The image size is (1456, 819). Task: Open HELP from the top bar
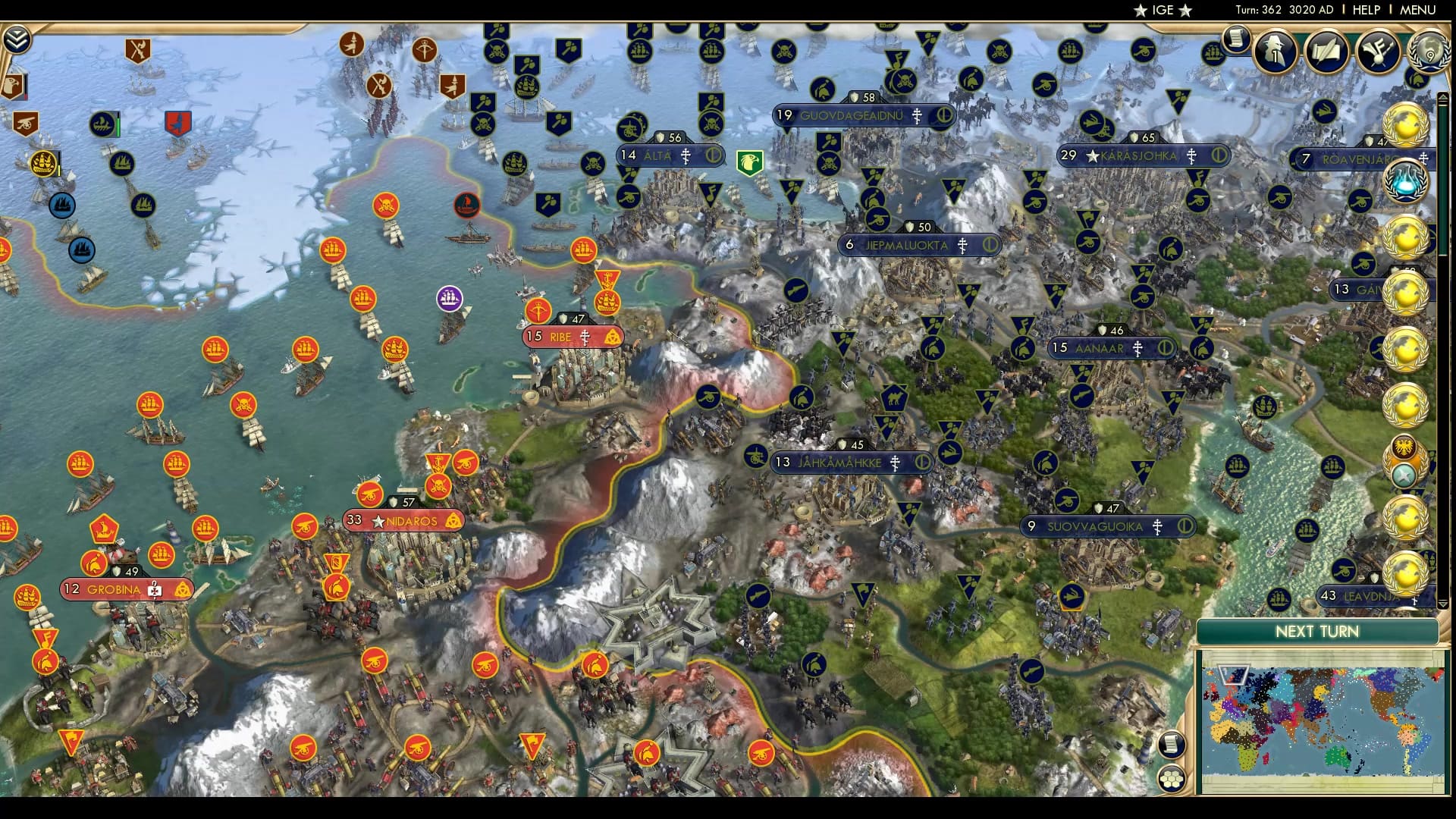(x=1365, y=11)
